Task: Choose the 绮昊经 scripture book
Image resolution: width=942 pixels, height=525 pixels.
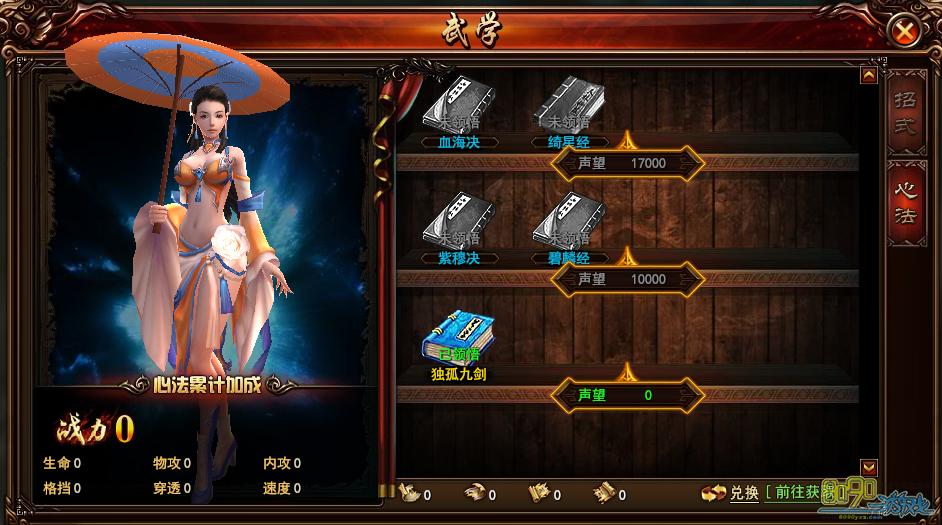Action: [x=569, y=104]
